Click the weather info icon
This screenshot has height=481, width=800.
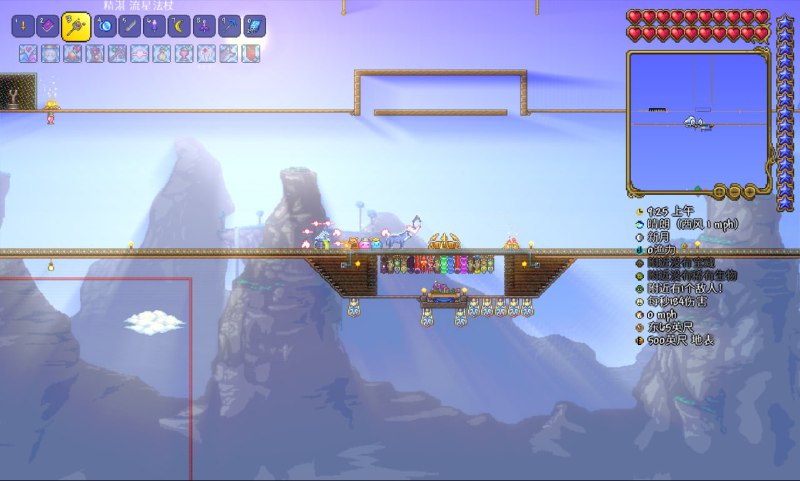click(x=639, y=225)
